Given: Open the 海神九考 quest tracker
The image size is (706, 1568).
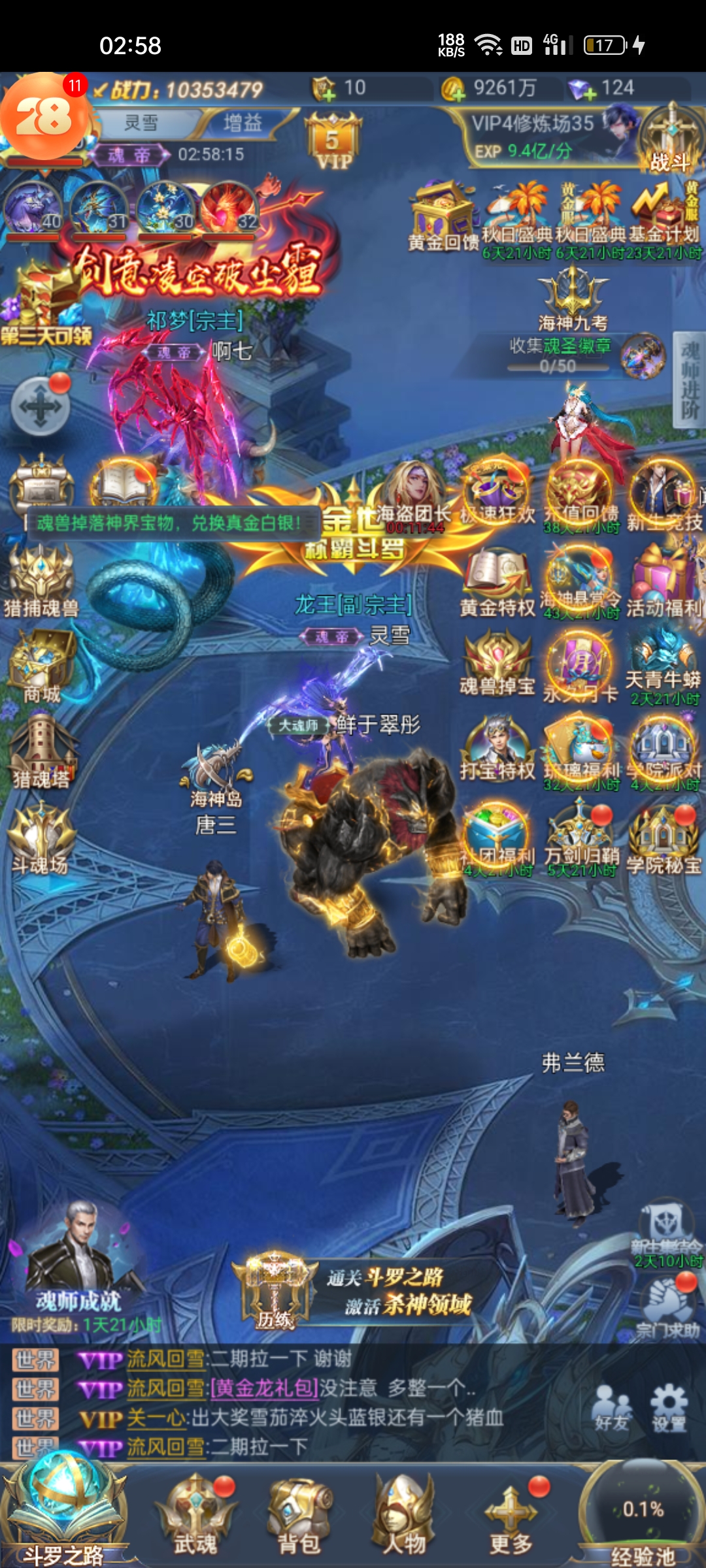Looking at the screenshot, I should tap(573, 299).
